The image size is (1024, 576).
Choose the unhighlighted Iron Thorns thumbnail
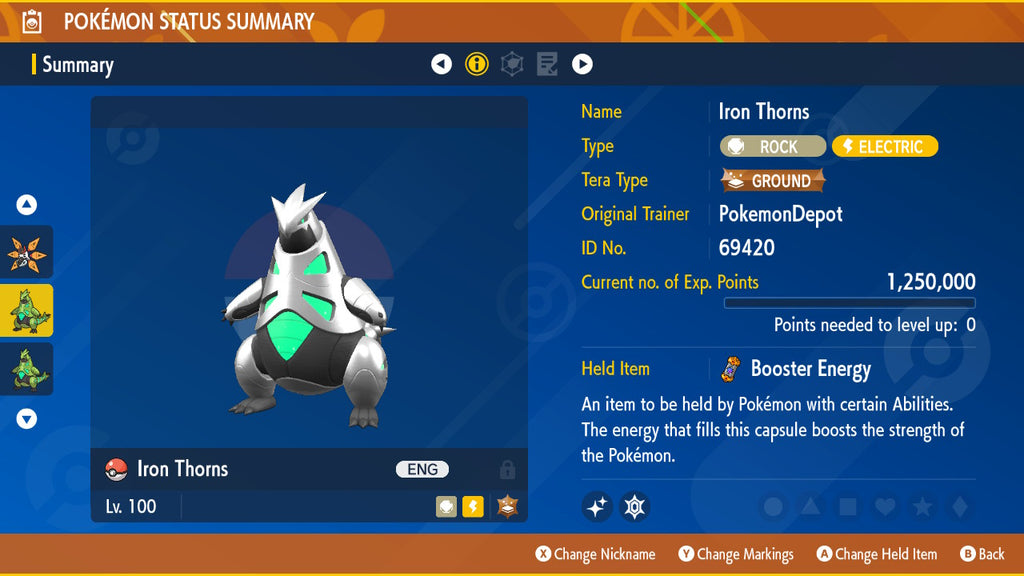pyautogui.click(x=26, y=369)
